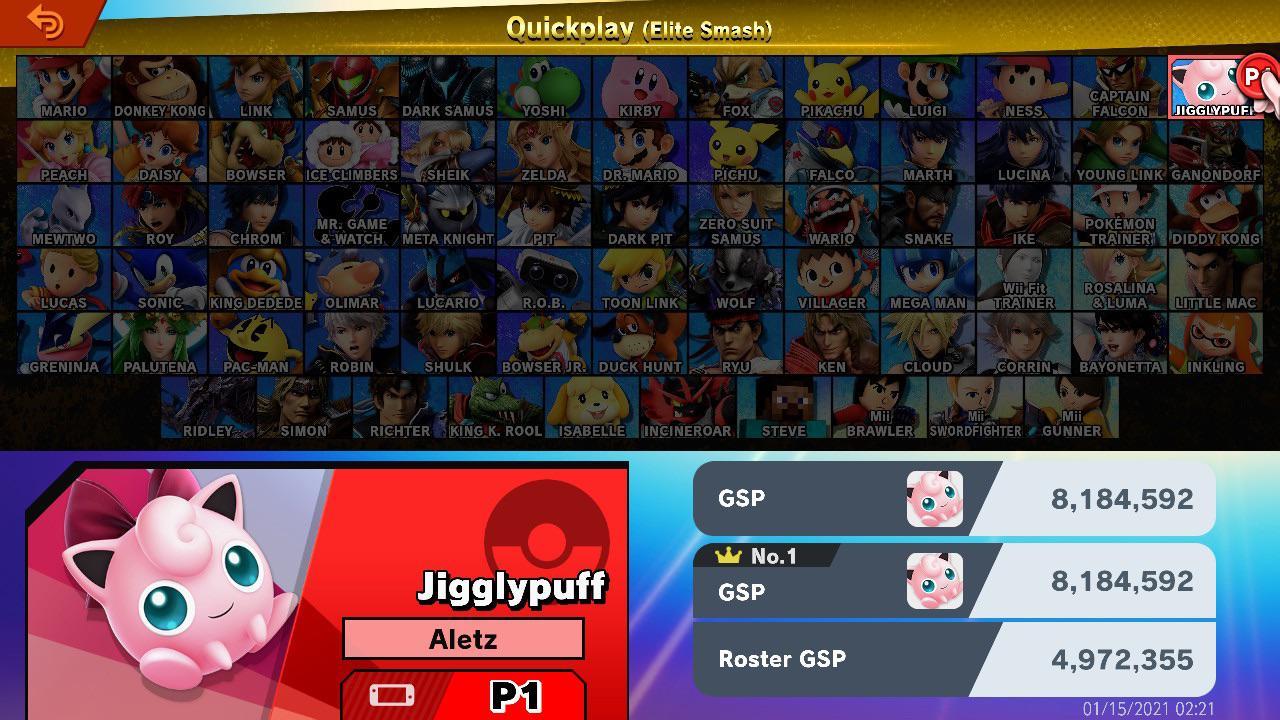The image size is (1280, 720).
Task: Select Kirby's portrait
Action: (x=640, y=85)
